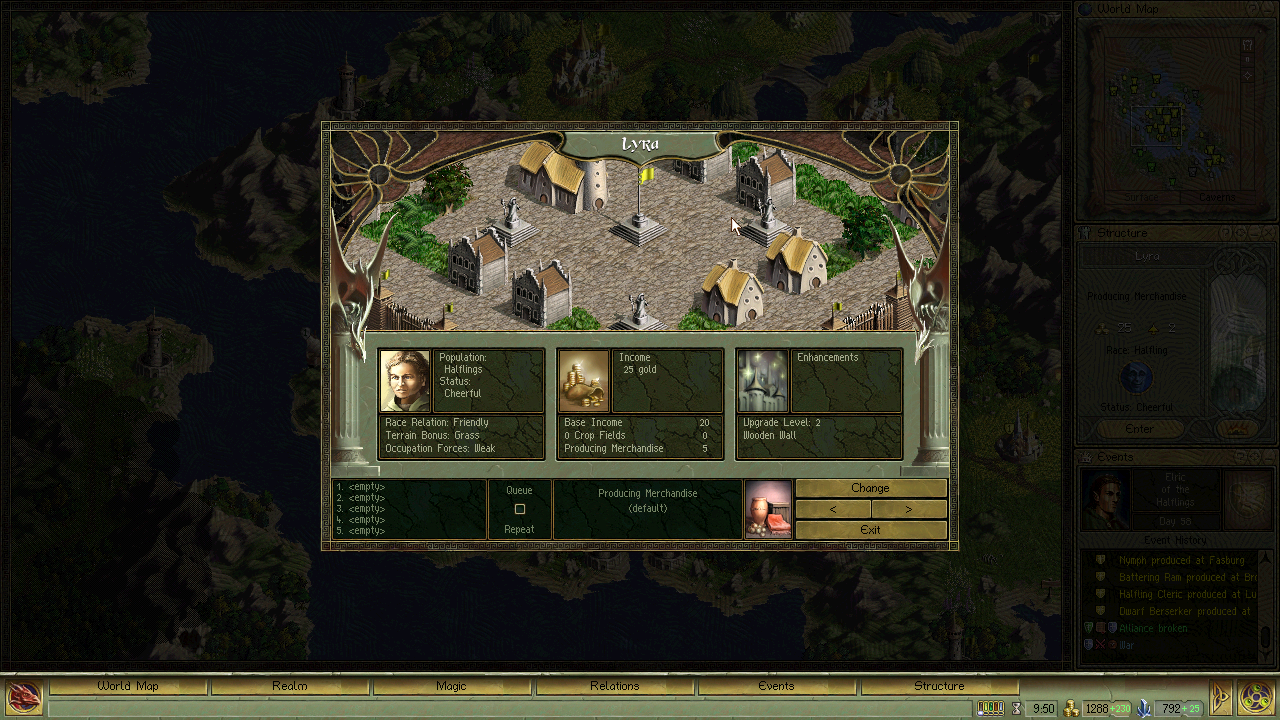The height and width of the screenshot is (720, 1280).
Task: Click the hourglass timer icon
Action: (1016, 707)
